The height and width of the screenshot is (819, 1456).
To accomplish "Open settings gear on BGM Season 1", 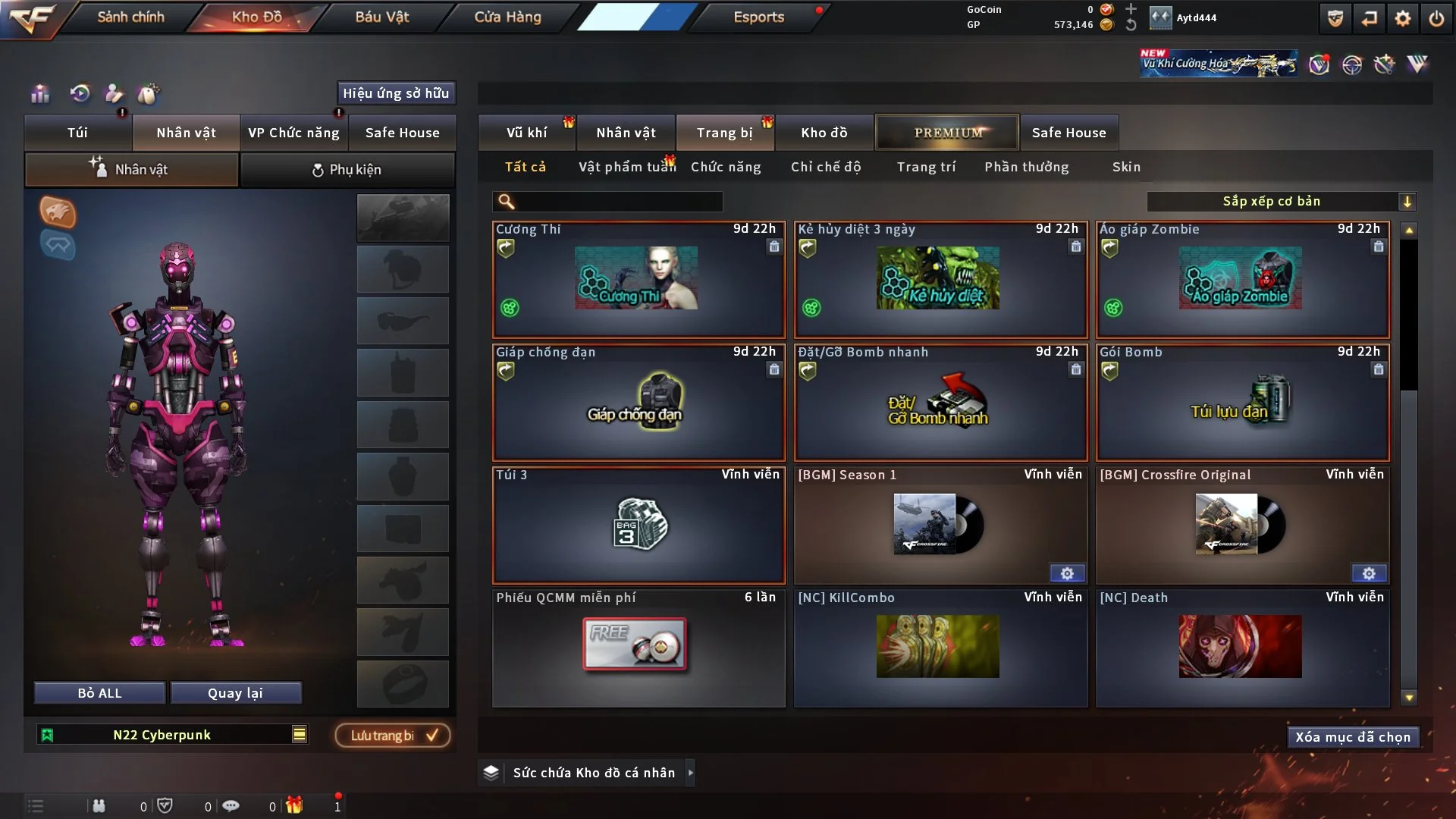I will click(1067, 573).
